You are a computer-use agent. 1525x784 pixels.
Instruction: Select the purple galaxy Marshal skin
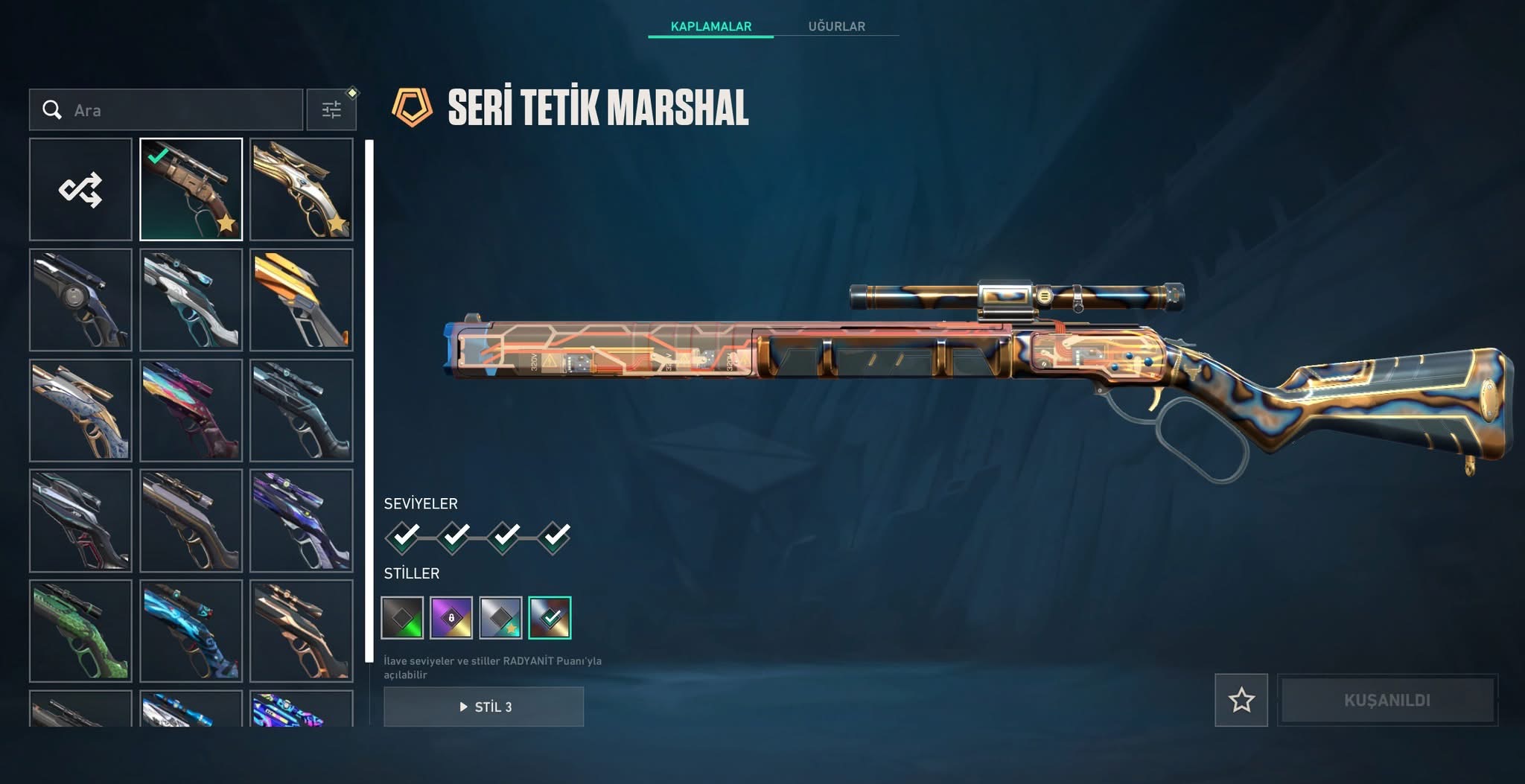click(301, 520)
